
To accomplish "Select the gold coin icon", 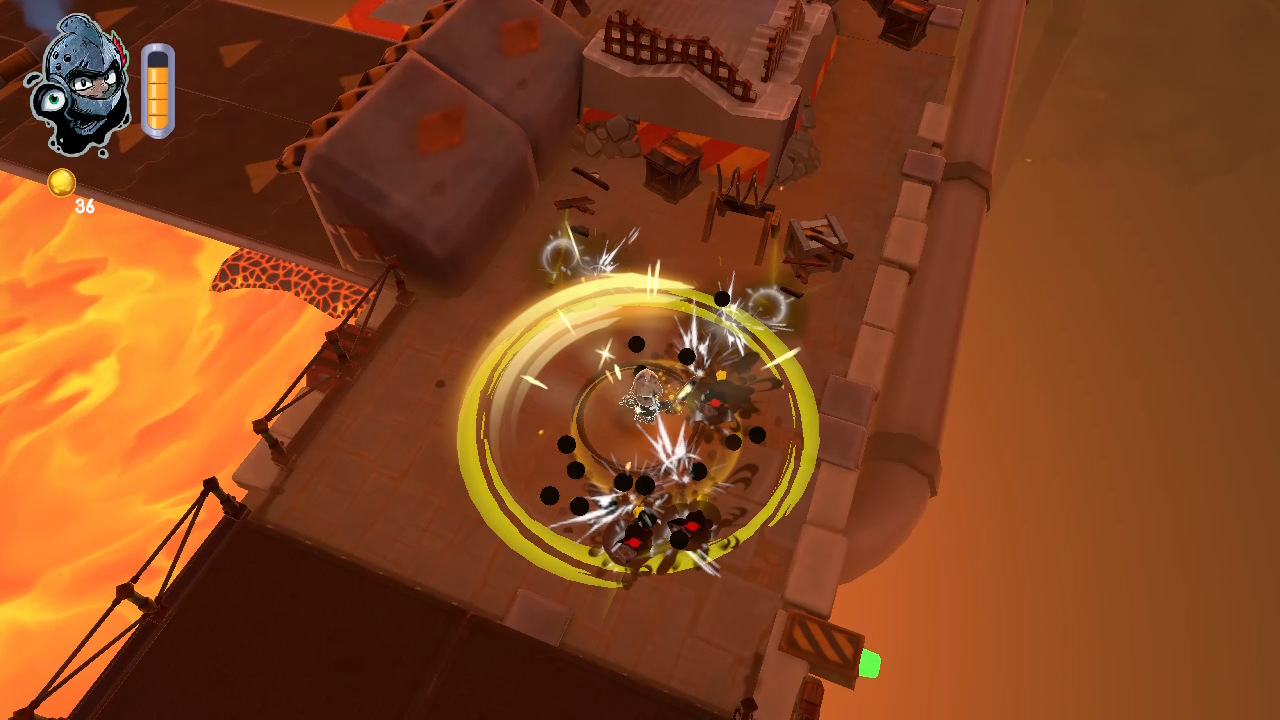I will coord(62,182).
